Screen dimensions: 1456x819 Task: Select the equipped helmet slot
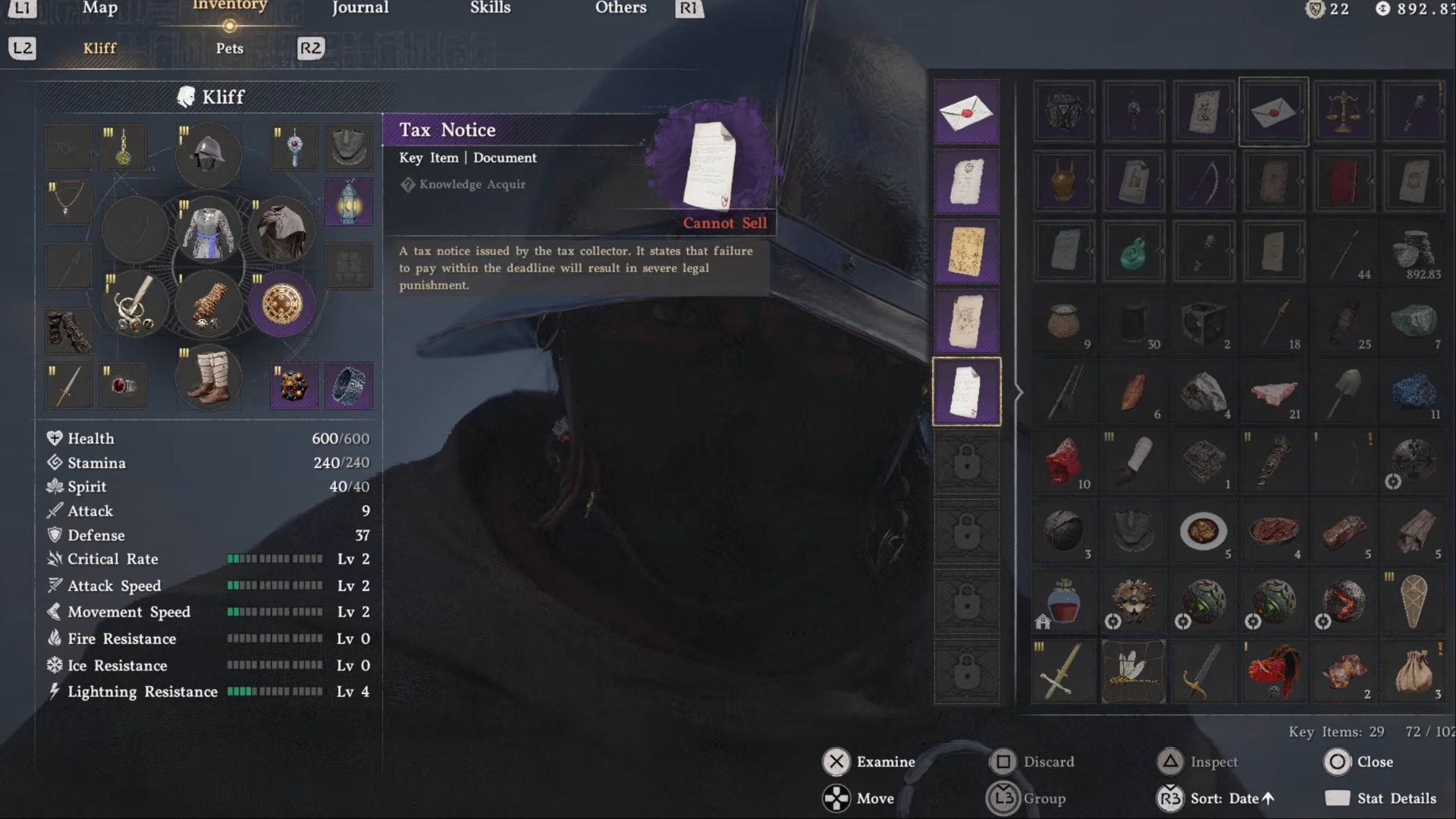(208, 155)
